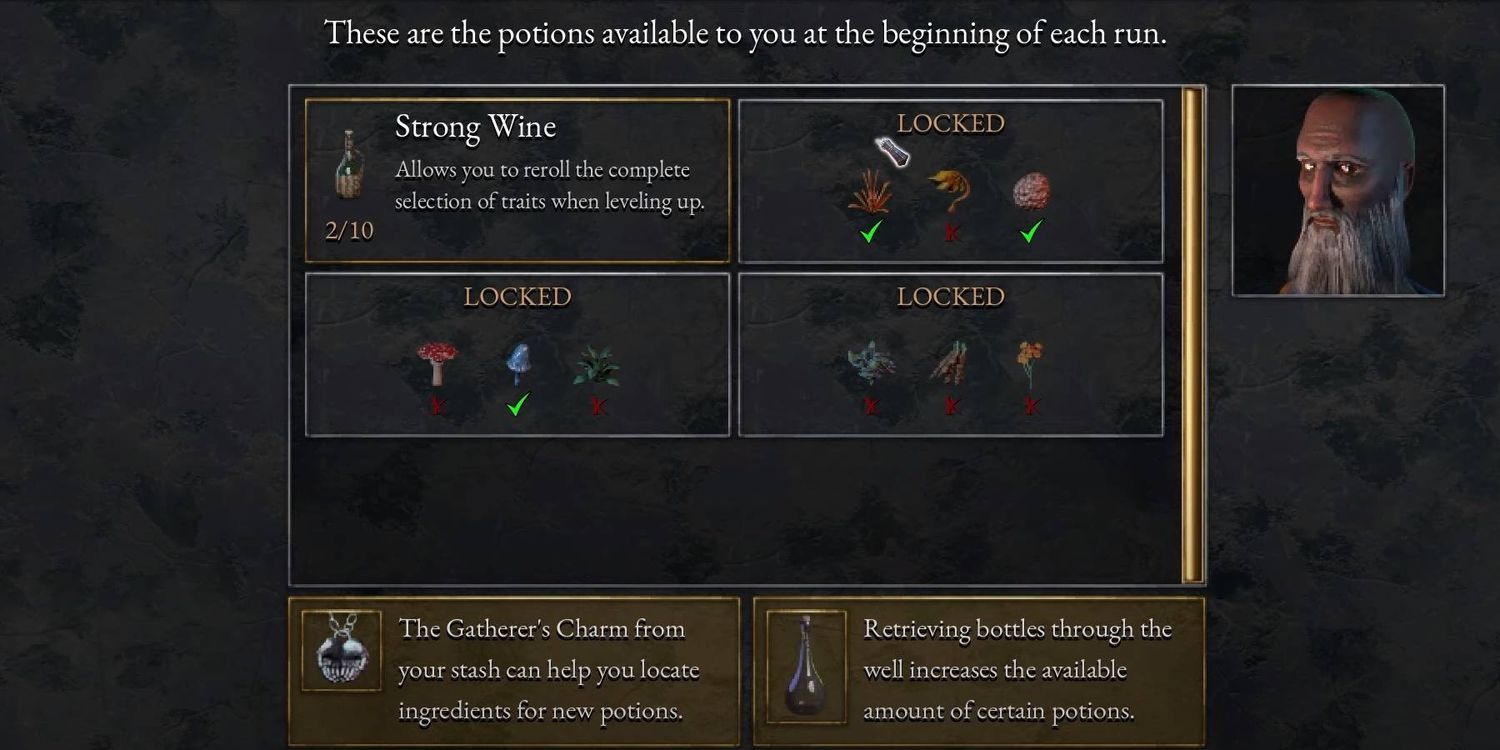Image resolution: width=1500 pixels, height=750 pixels.
Task: Click the pinecone ingredient icon
Action: point(1031,191)
